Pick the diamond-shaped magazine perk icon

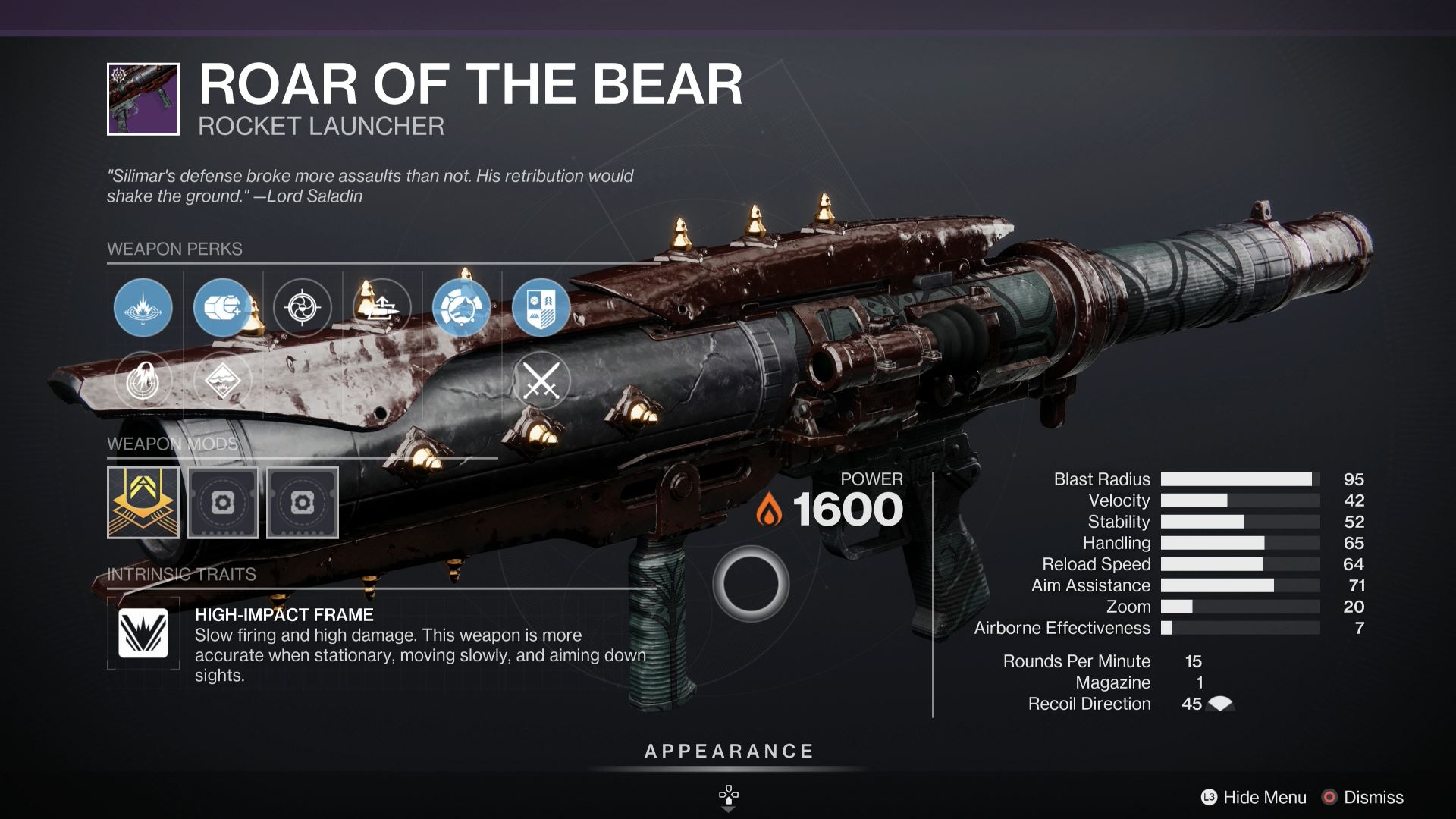[222, 380]
